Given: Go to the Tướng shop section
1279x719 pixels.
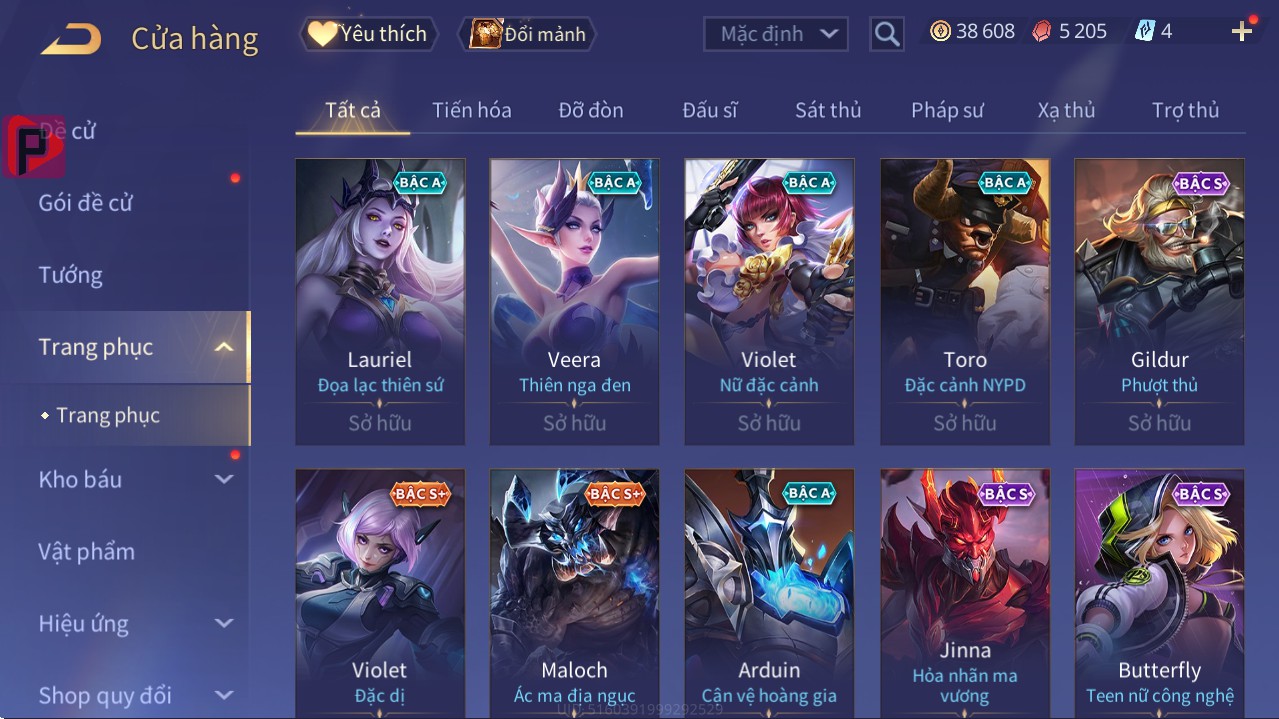Looking at the screenshot, I should [x=71, y=275].
